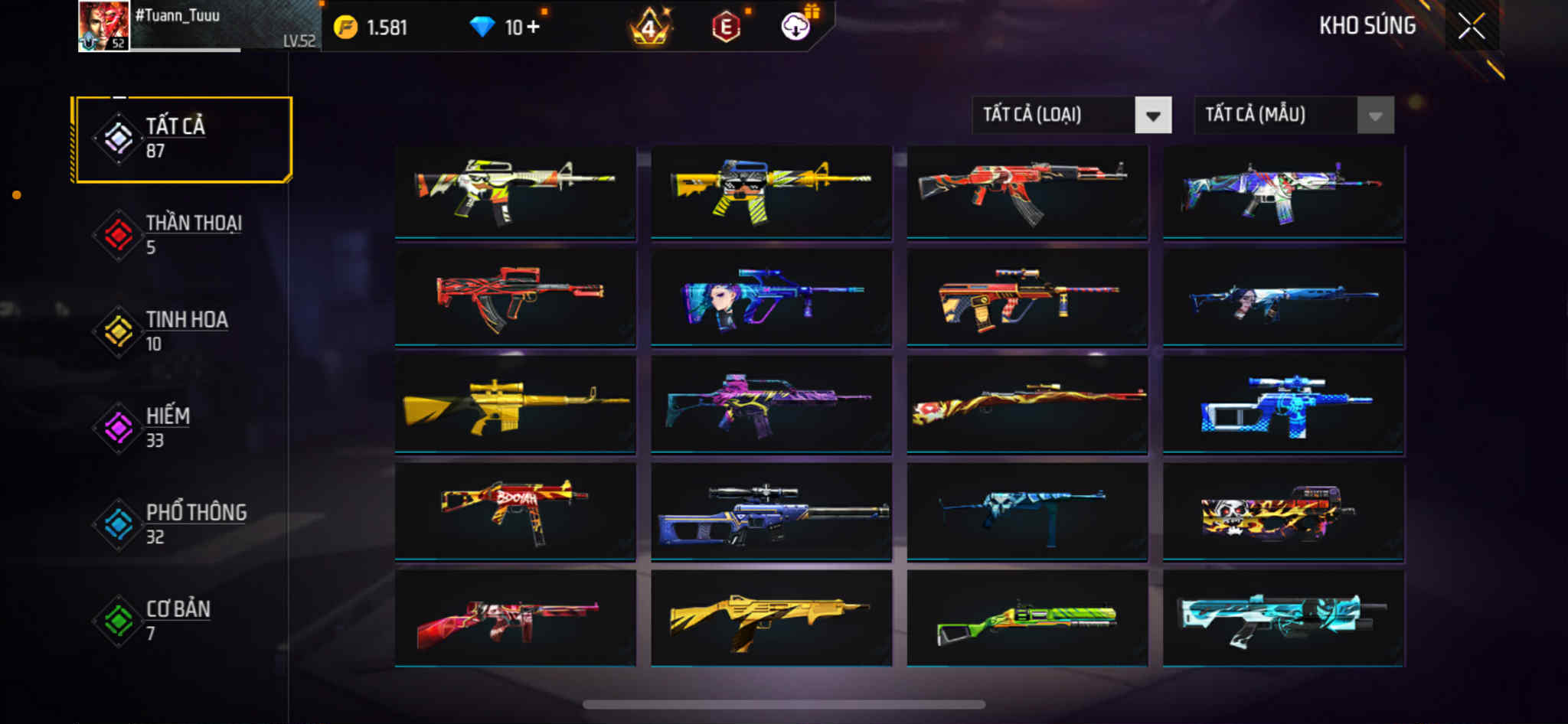Open the cloud download gift icon
The width and height of the screenshot is (1568, 724).
pos(796,27)
